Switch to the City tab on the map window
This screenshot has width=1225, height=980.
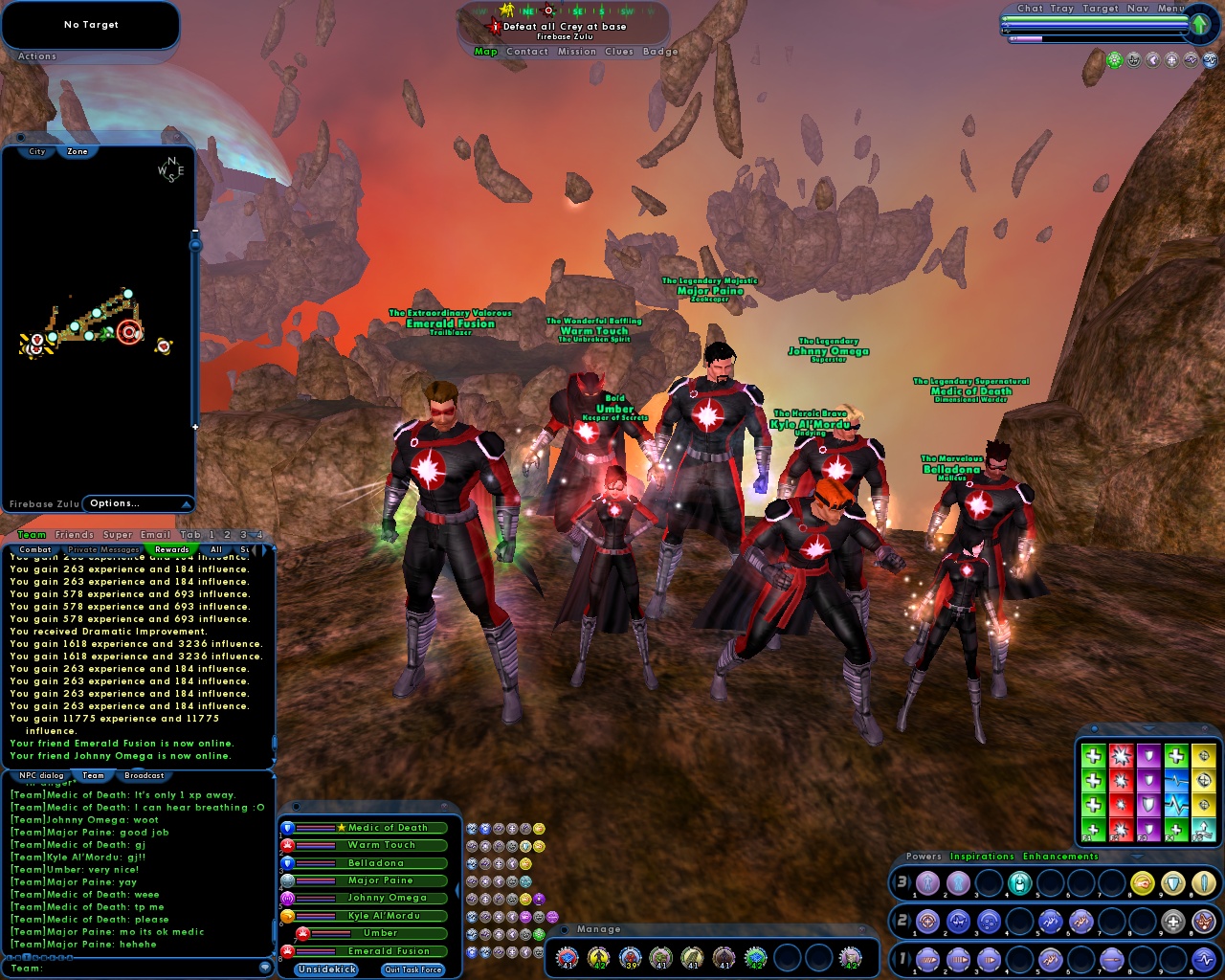35,151
